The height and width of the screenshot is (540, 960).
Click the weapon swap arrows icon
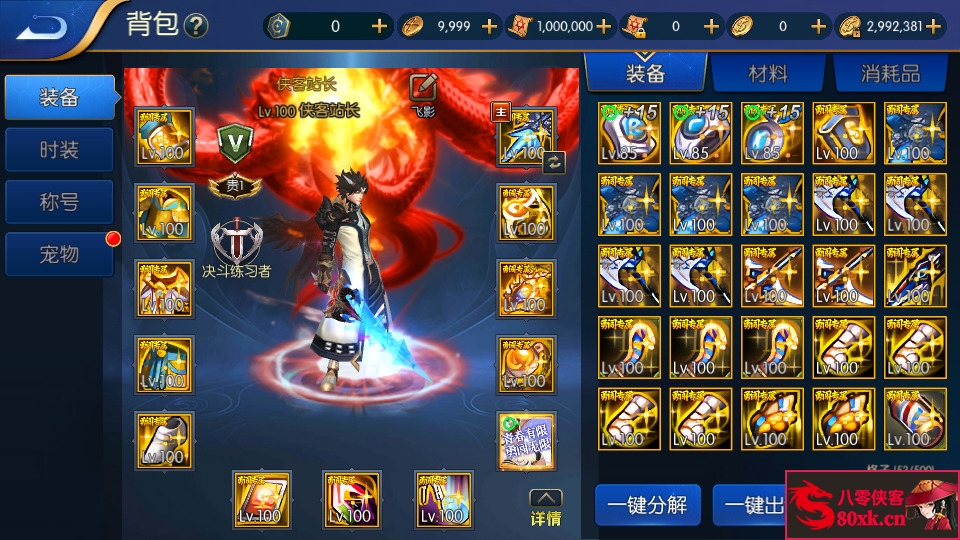point(554,162)
